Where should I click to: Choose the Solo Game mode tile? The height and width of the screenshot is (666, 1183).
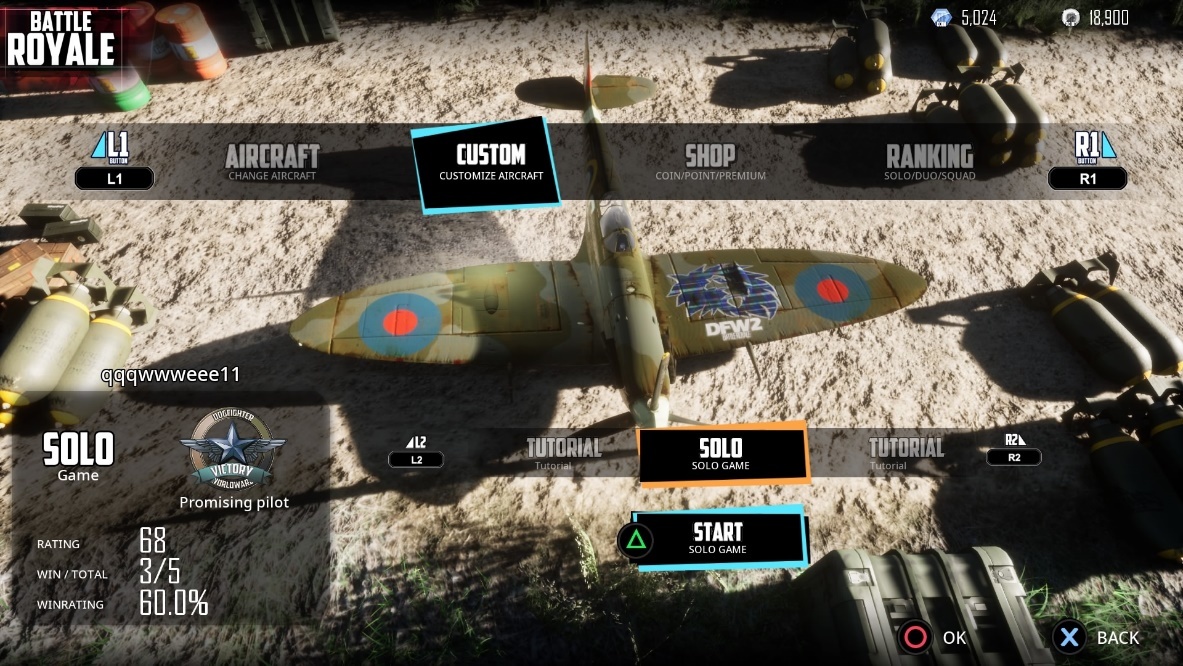721,453
